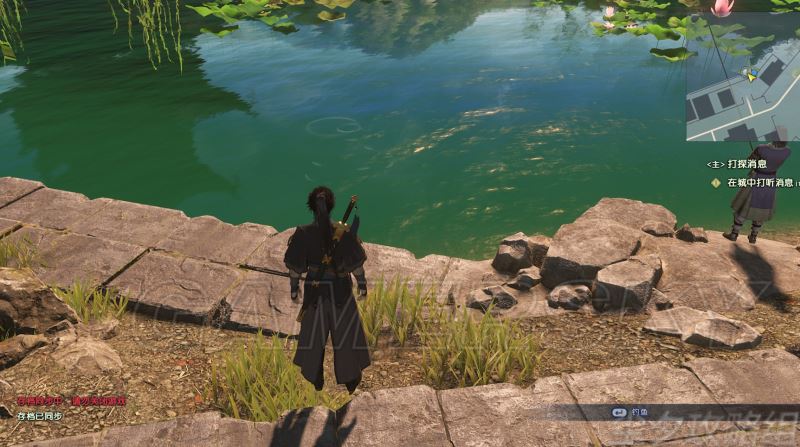The width and height of the screenshot is (800, 447).
Task: Select the 在城中打听消息 quest objective
Action: click(x=758, y=183)
